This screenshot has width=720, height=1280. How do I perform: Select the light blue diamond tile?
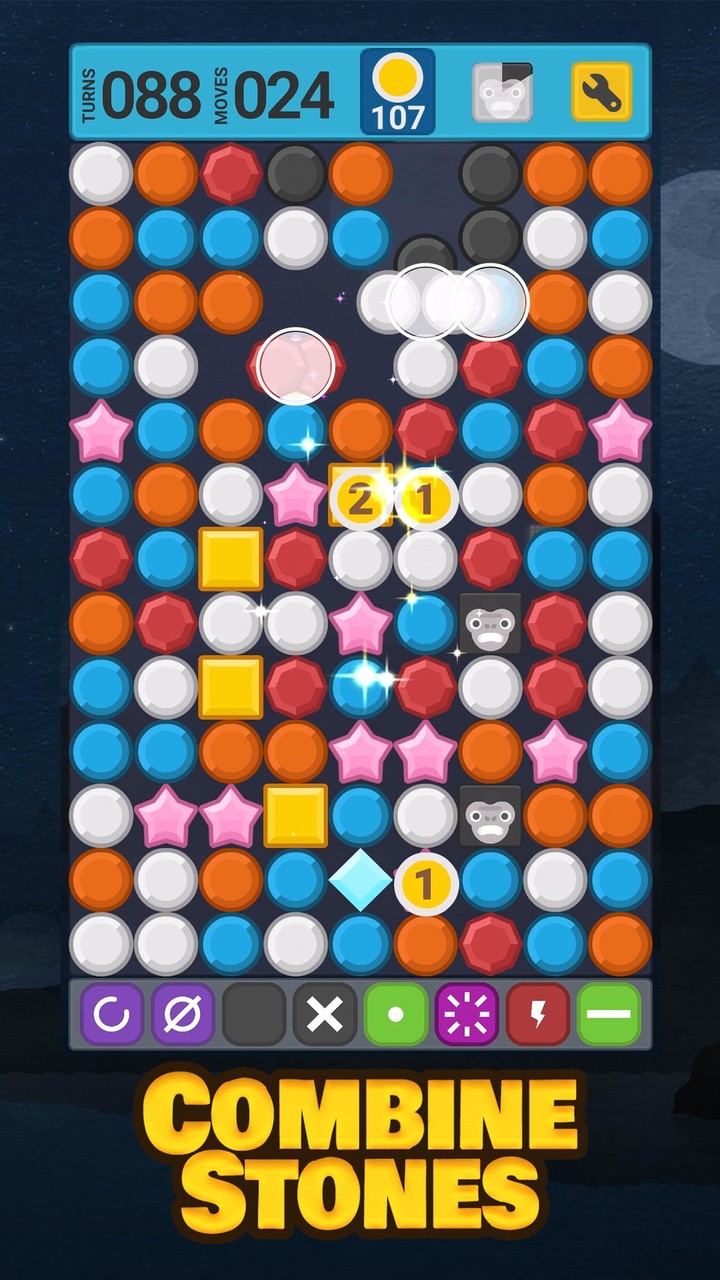click(360, 881)
